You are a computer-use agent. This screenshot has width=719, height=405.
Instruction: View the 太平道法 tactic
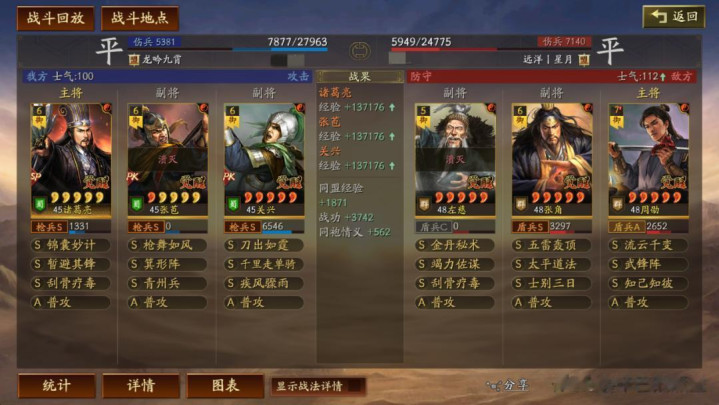552,264
